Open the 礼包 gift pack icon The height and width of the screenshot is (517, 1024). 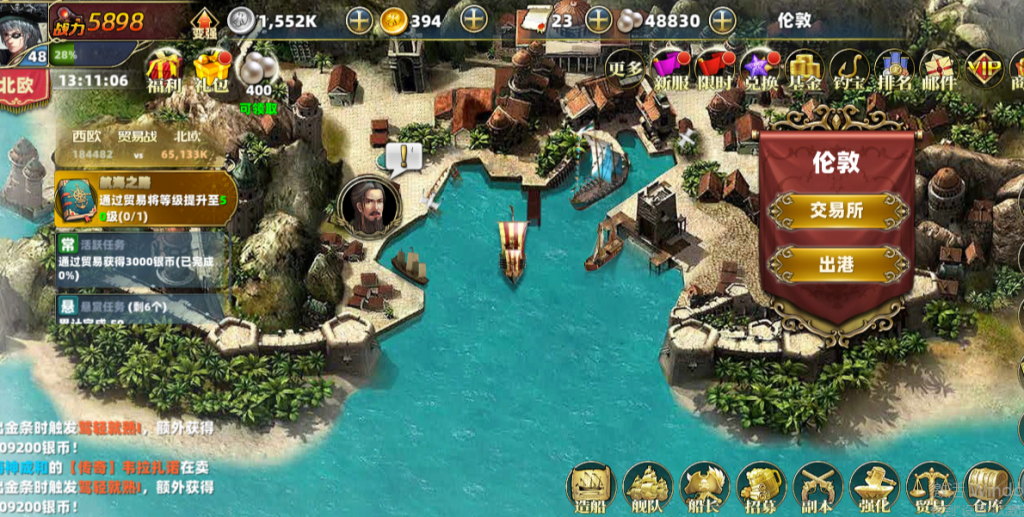coord(212,70)
